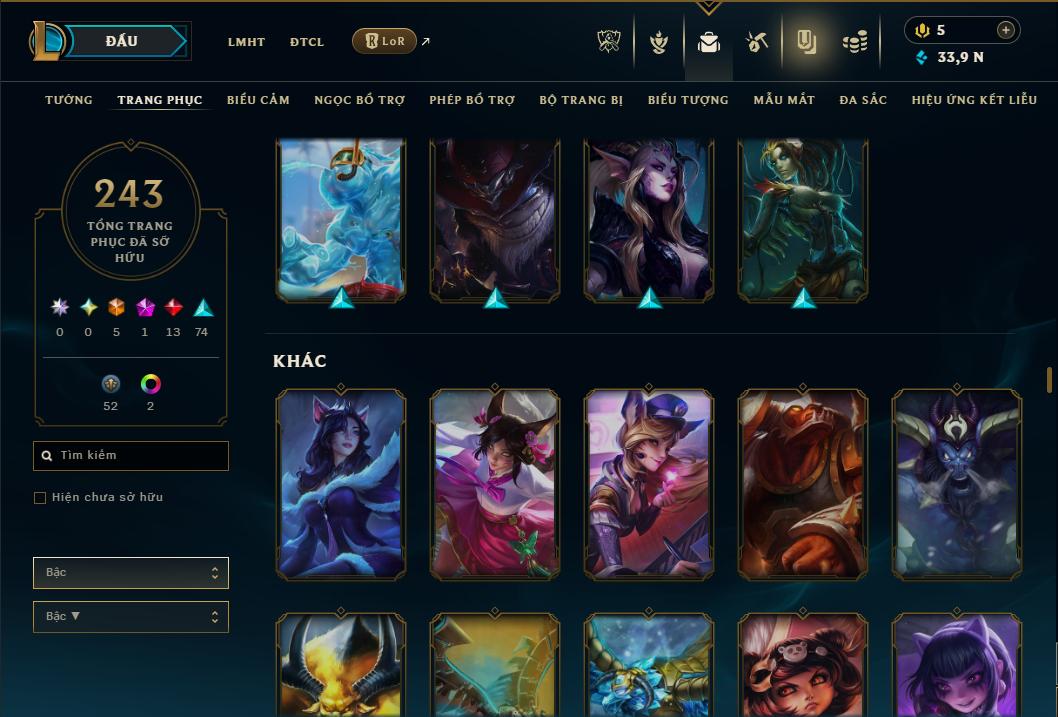
Task: Open the Bậc ▼ sorting dropdown
Action: tap(131, 617)
